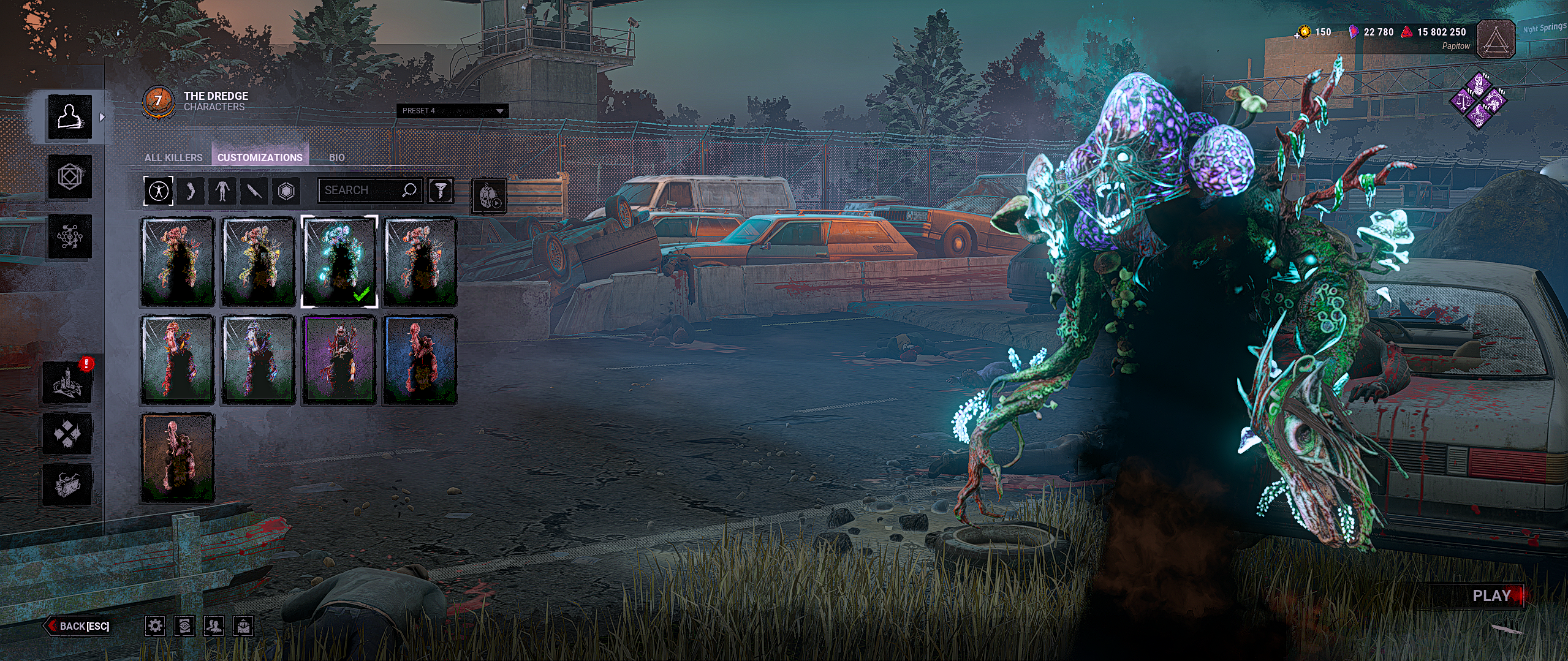
Task: Open the friends list icon
Action: (214, 625)
